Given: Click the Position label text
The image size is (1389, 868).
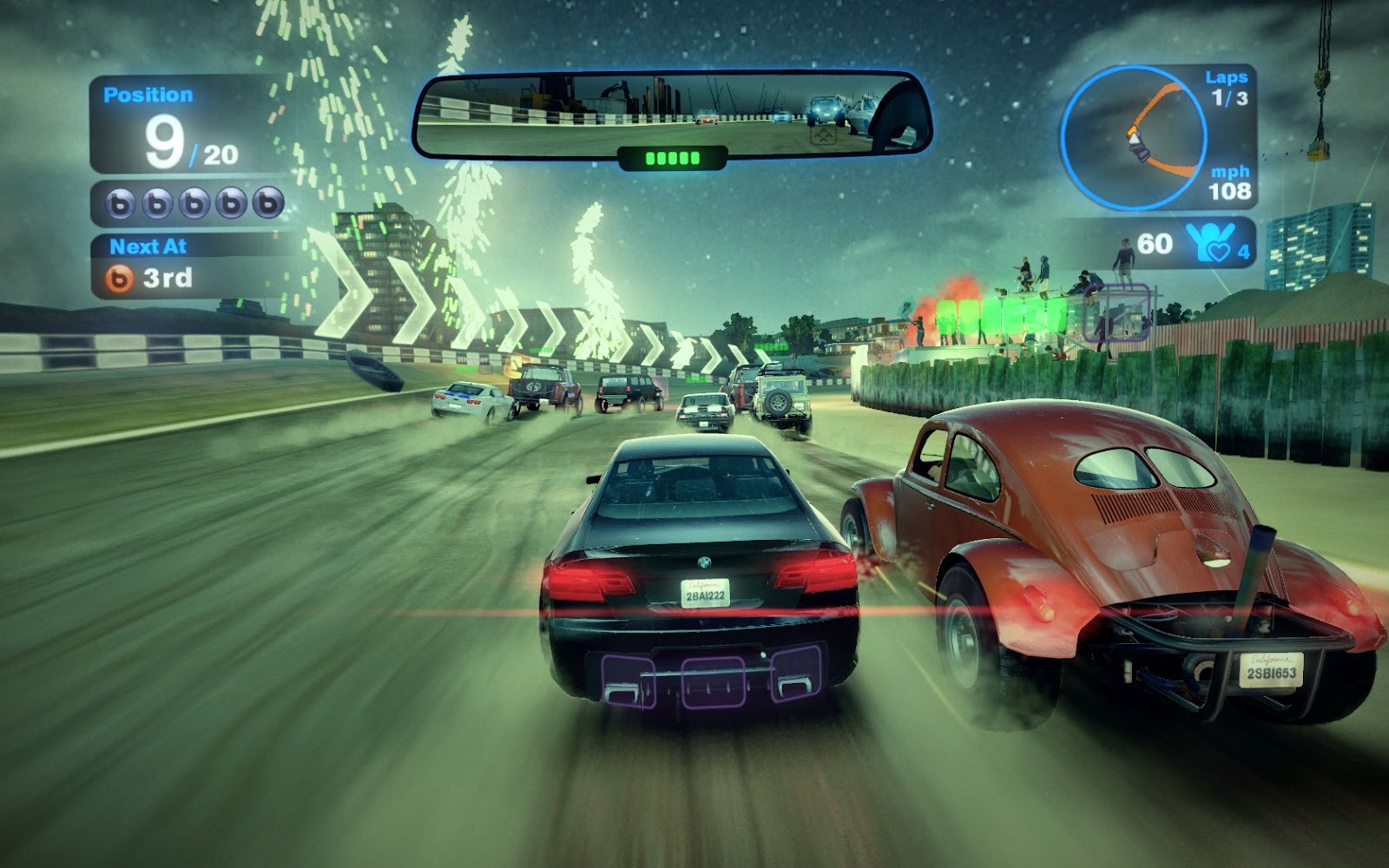Looking at the screenshot, I should (149, 92).
